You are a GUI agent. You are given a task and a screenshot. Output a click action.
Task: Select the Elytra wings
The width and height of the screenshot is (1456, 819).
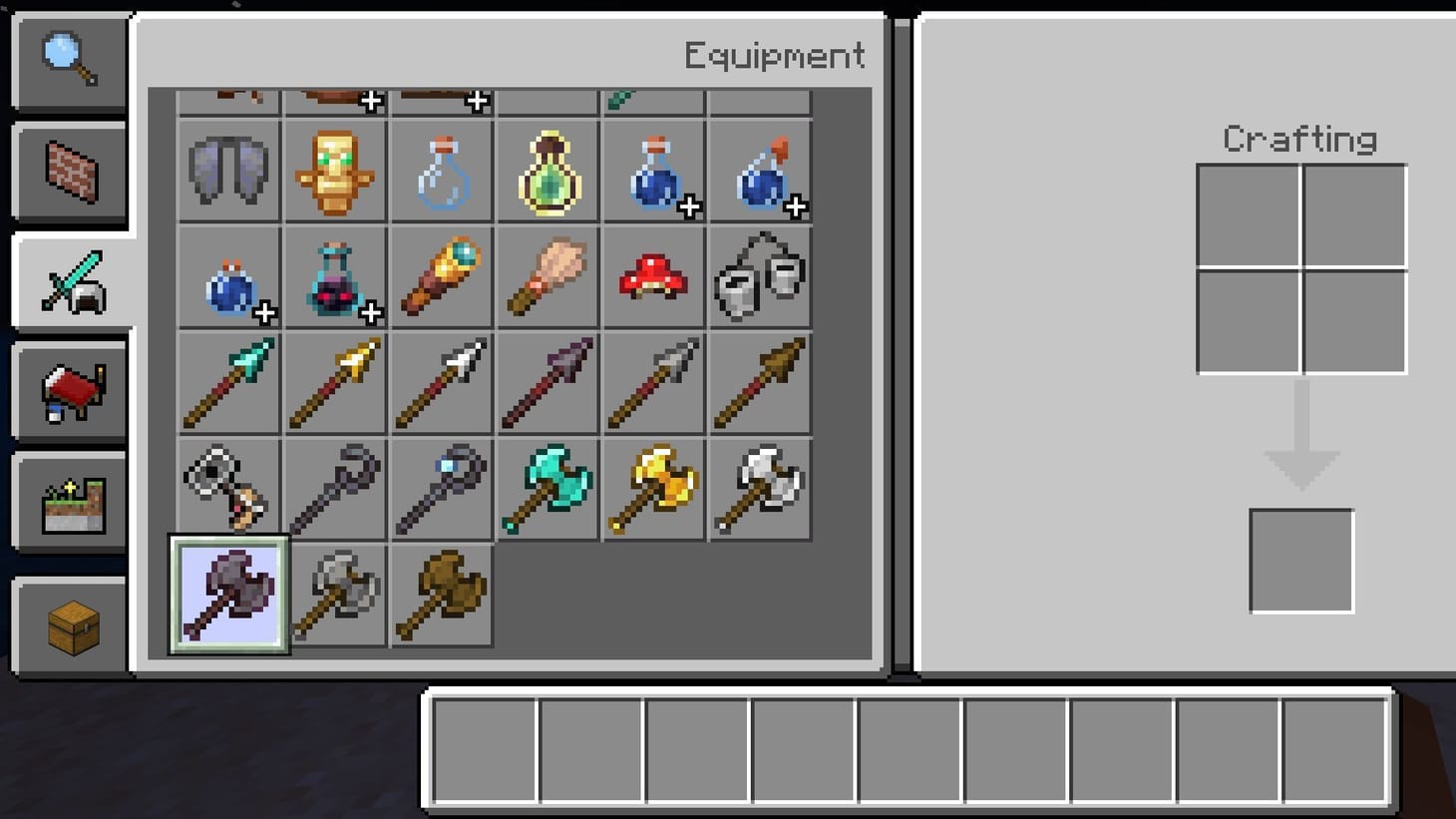227,172
